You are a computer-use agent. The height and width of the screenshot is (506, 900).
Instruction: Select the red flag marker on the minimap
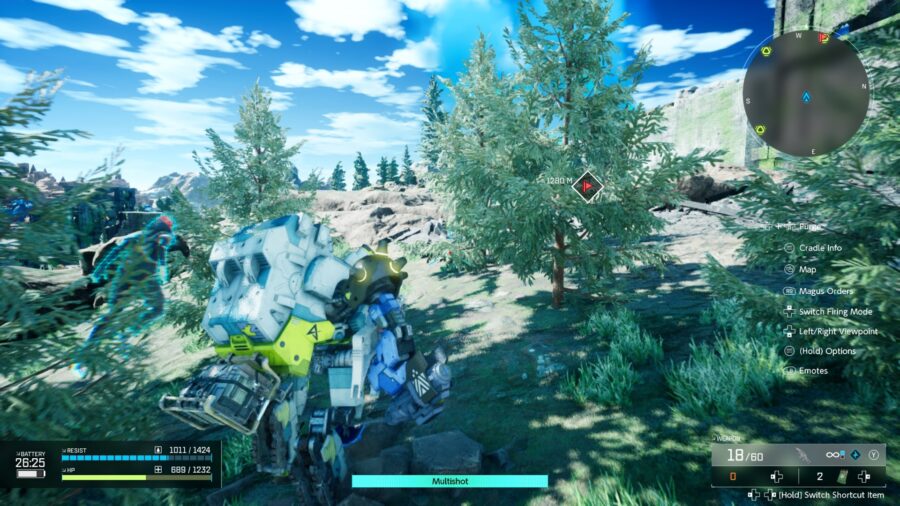tap(823, 38)
